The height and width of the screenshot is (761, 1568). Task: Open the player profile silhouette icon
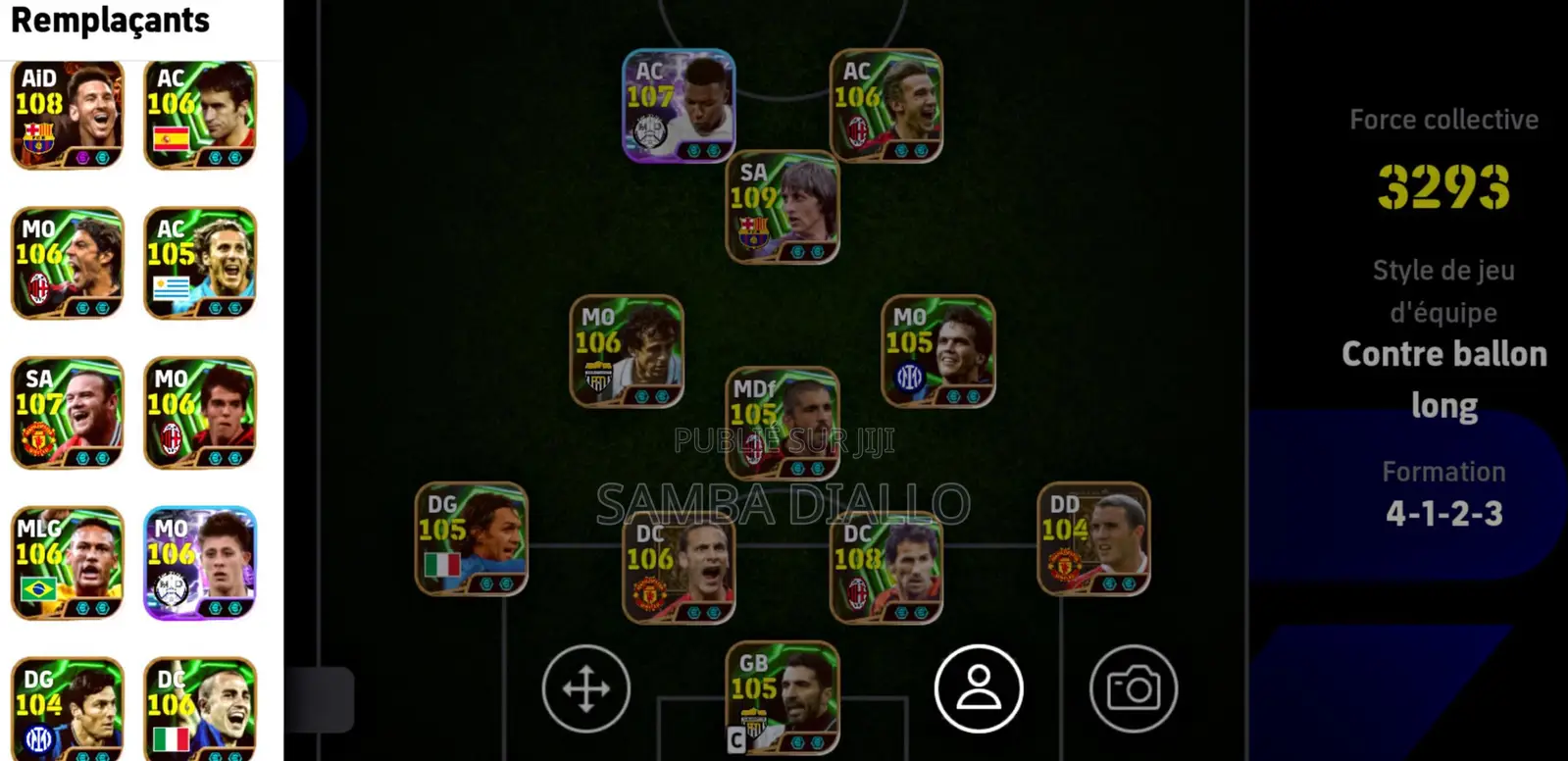click(x=979, y=688)
